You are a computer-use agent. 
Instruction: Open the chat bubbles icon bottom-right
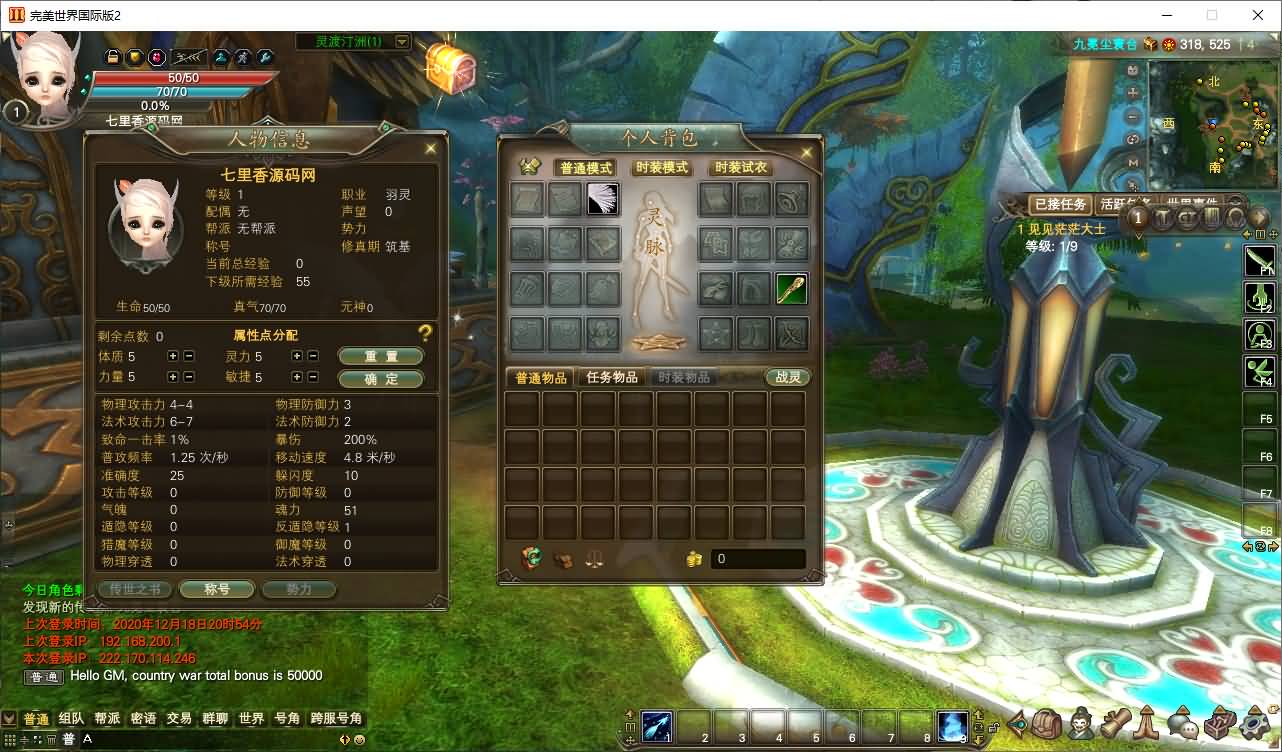pos(1183,726)
